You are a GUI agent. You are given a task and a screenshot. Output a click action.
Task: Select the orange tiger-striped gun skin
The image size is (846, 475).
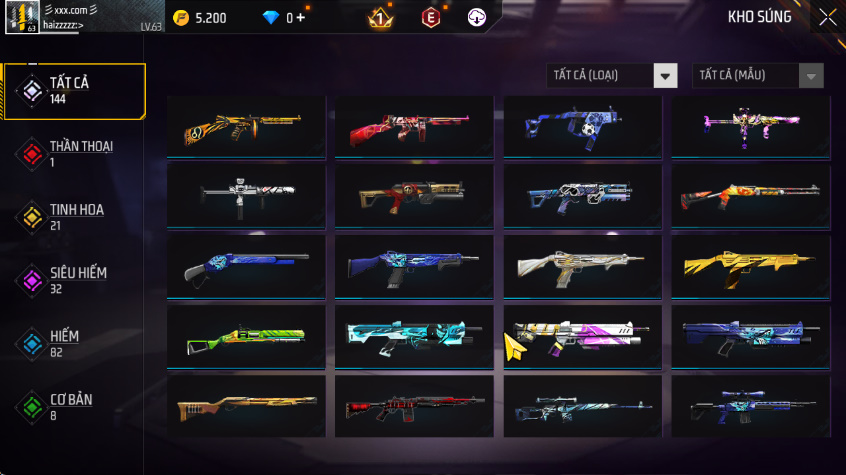click(246, 127)
